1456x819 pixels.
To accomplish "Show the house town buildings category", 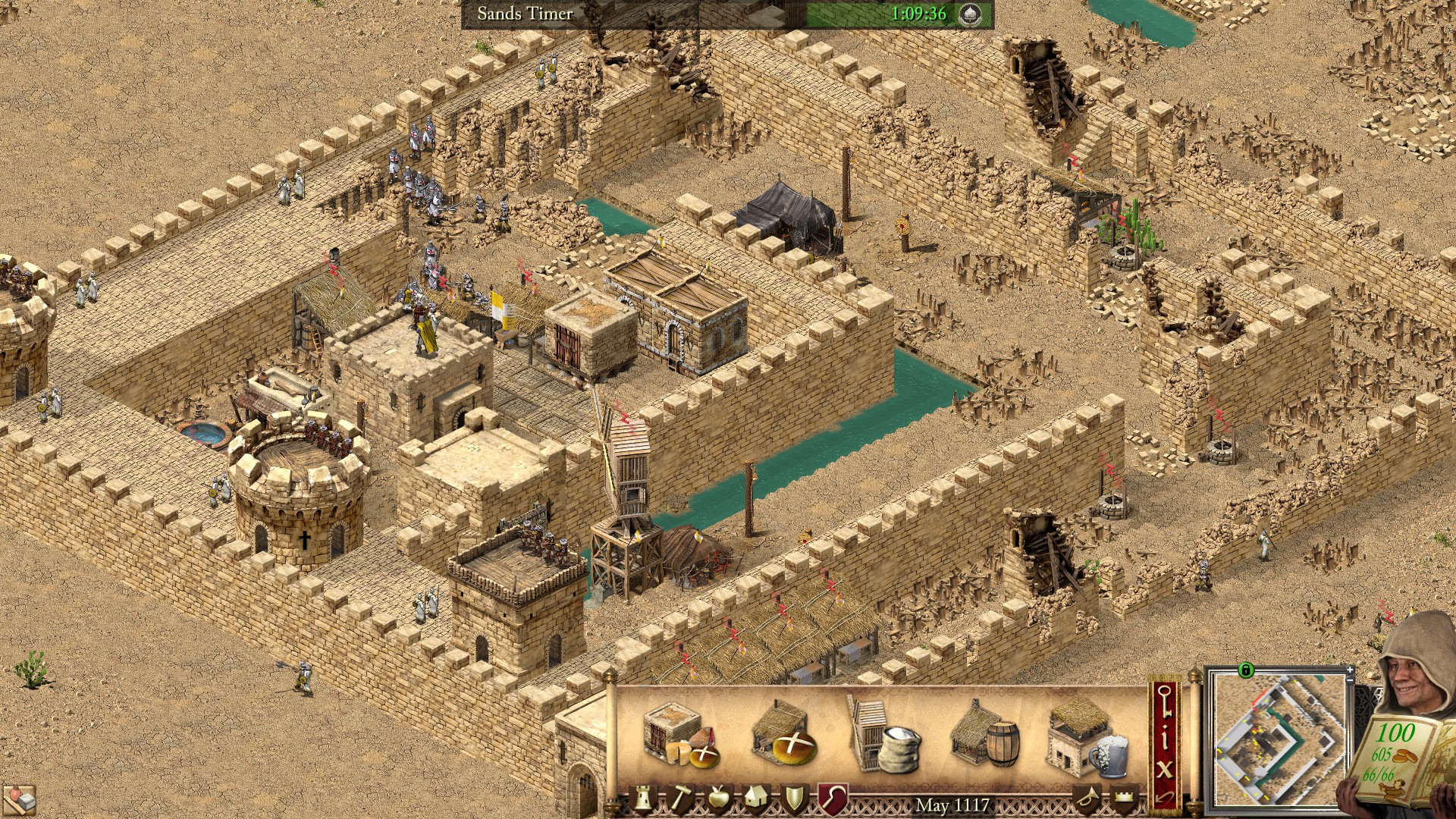I will (755, 799).
